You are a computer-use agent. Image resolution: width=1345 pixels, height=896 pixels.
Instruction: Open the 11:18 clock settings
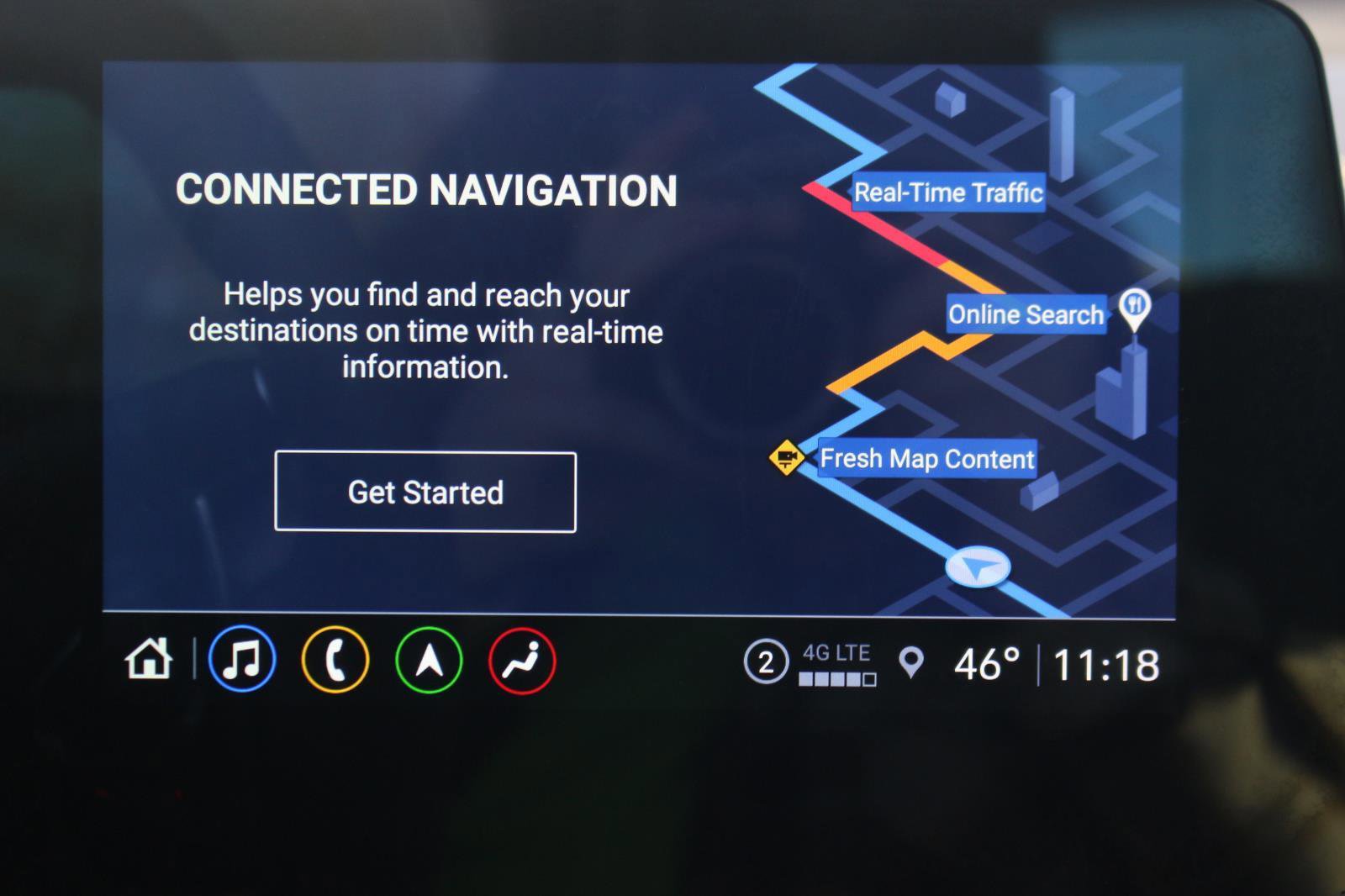point(1106,665)
